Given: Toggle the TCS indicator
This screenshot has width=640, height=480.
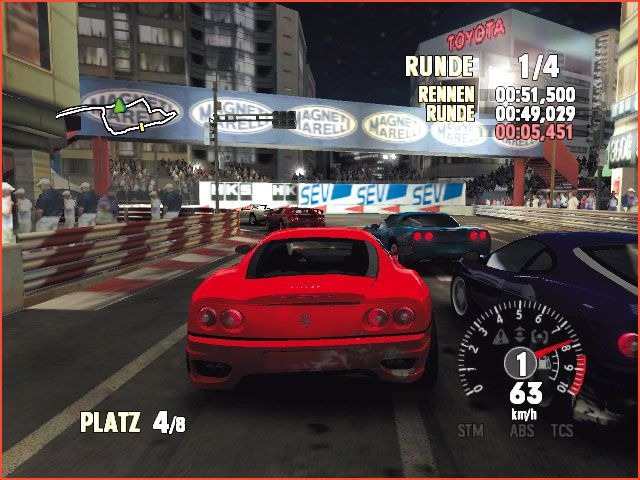Looking at the screenshot, I should click(562, 431).
